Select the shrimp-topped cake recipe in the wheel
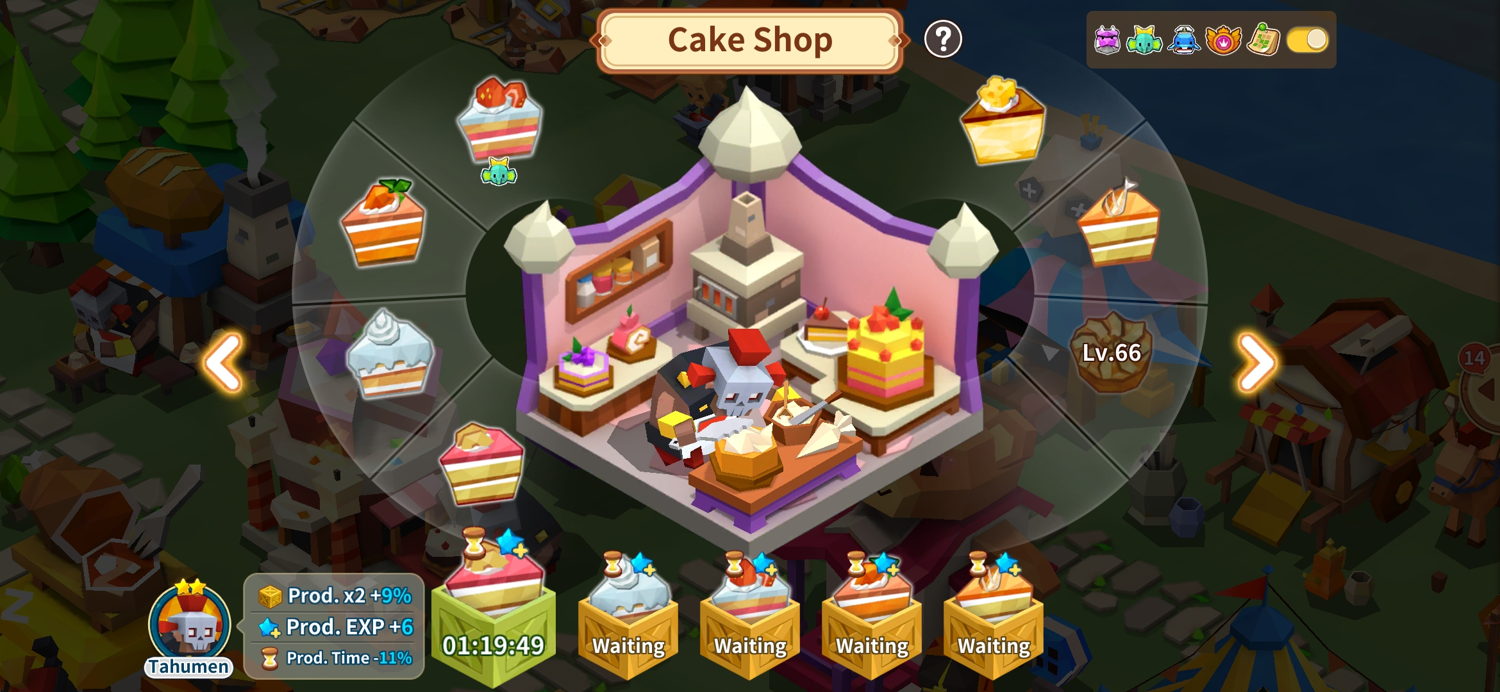 [x=499, y=120]
